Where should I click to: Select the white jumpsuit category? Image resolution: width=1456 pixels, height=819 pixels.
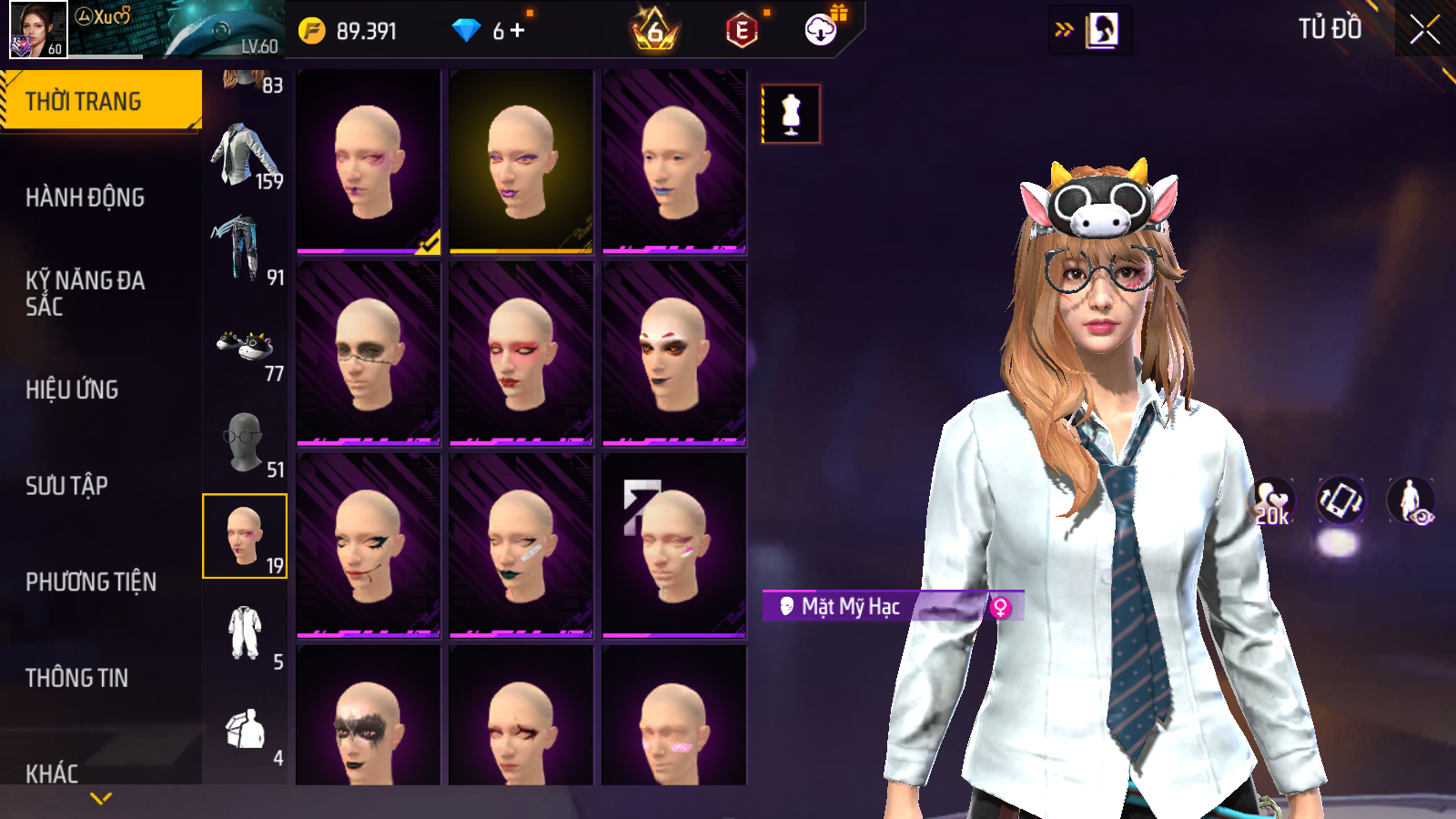click(x=244, y=635)
